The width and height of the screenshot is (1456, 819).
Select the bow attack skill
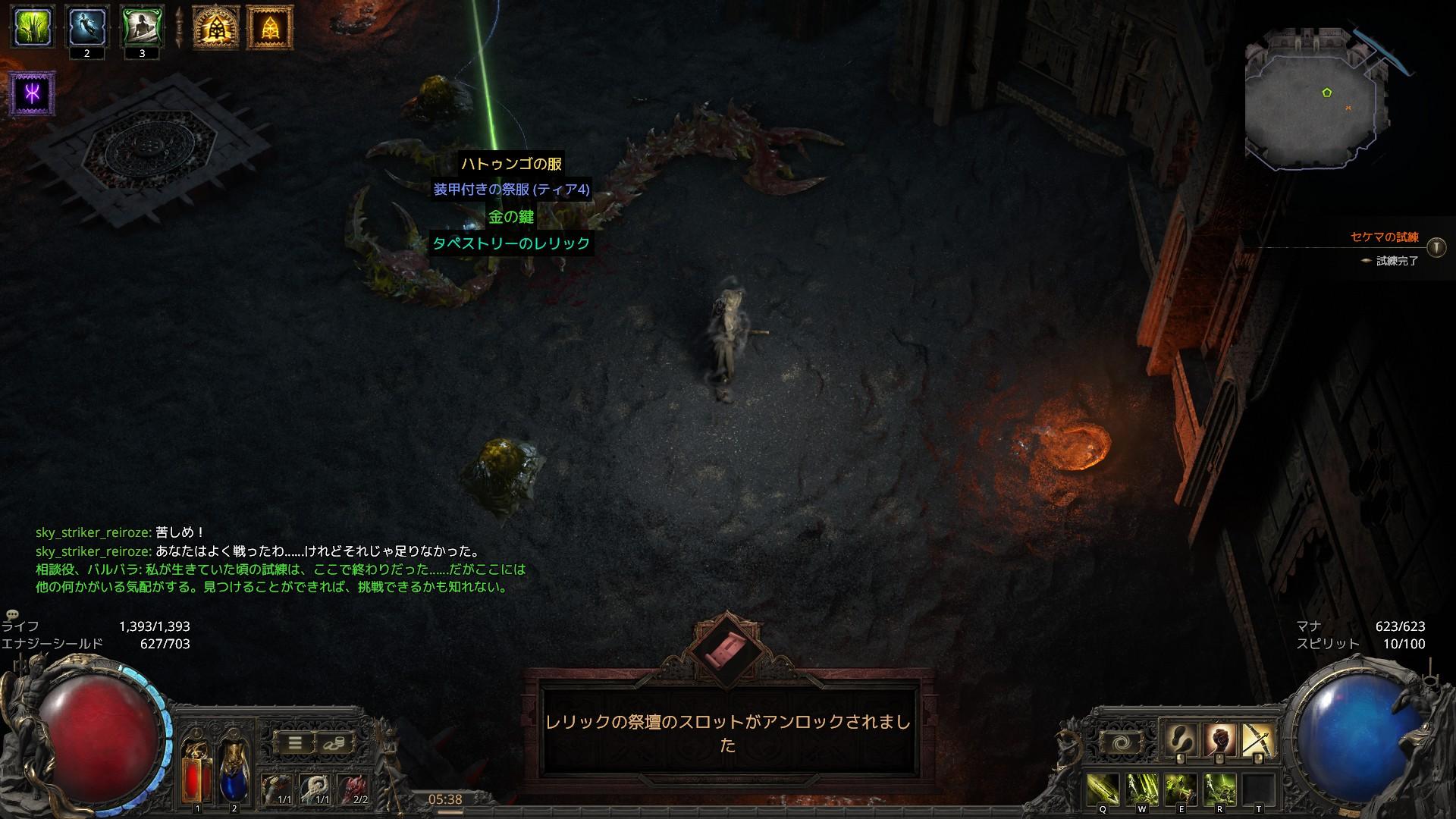point(1257,740)
